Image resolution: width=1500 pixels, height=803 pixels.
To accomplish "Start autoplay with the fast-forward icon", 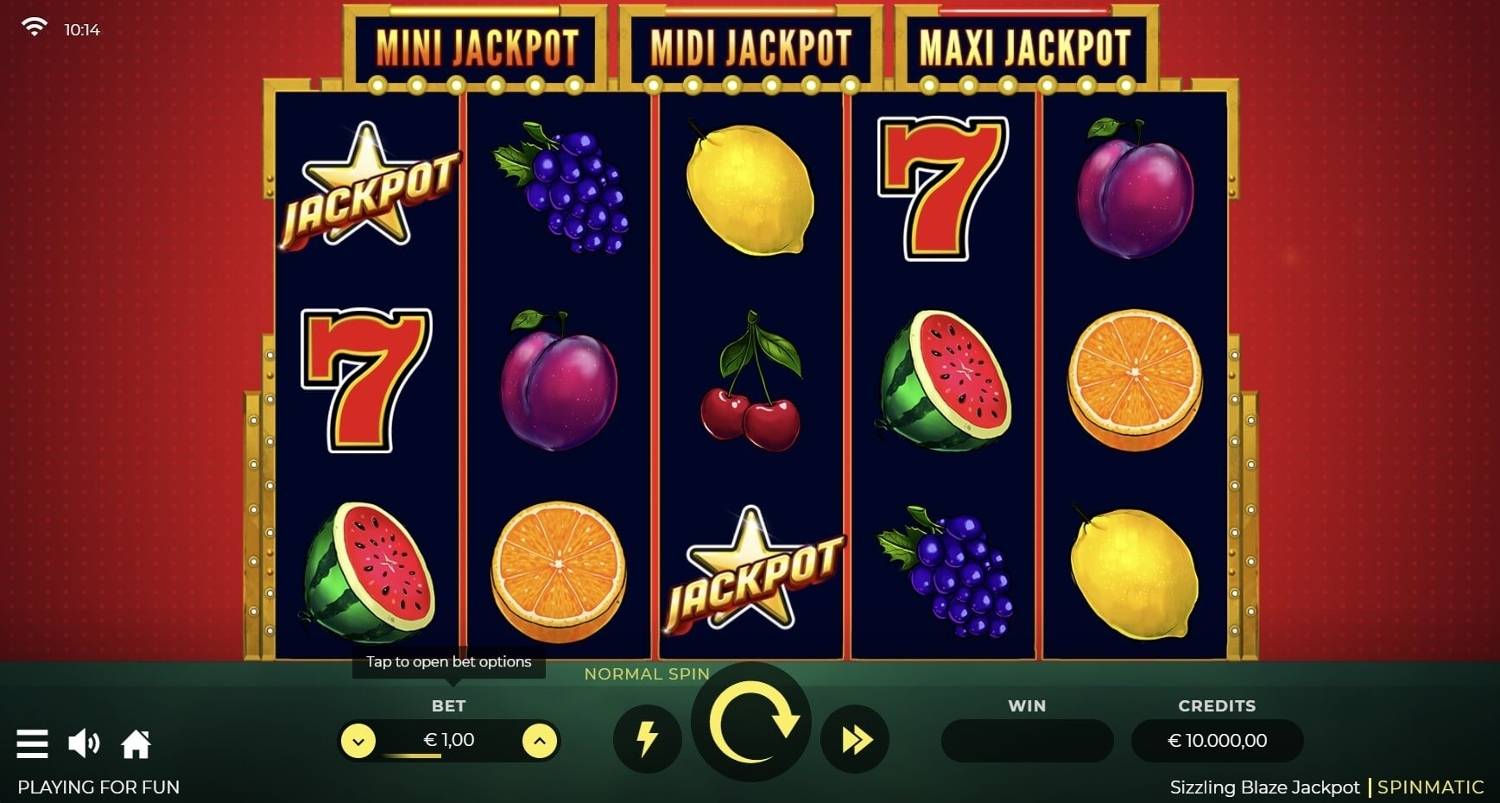I will coord(855,740).
